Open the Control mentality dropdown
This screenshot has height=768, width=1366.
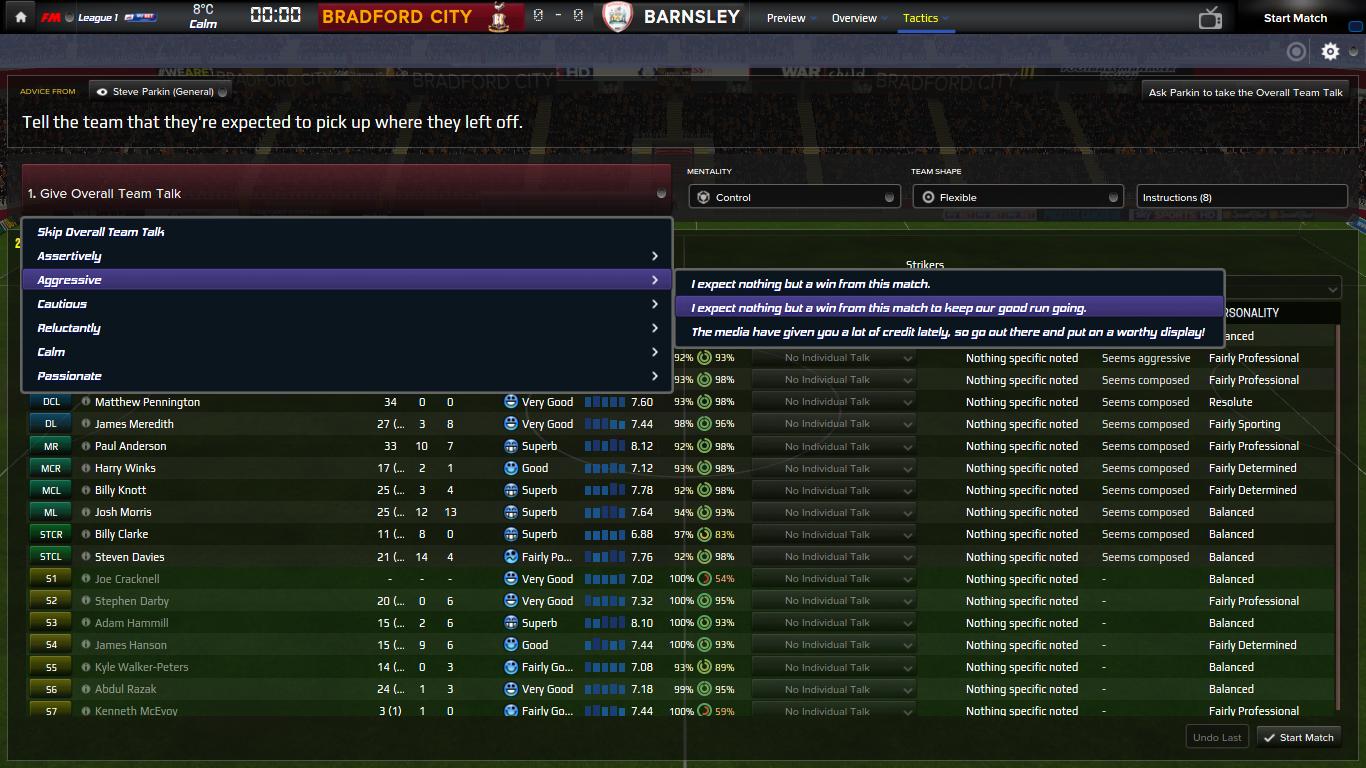click(x=794, y=197)
